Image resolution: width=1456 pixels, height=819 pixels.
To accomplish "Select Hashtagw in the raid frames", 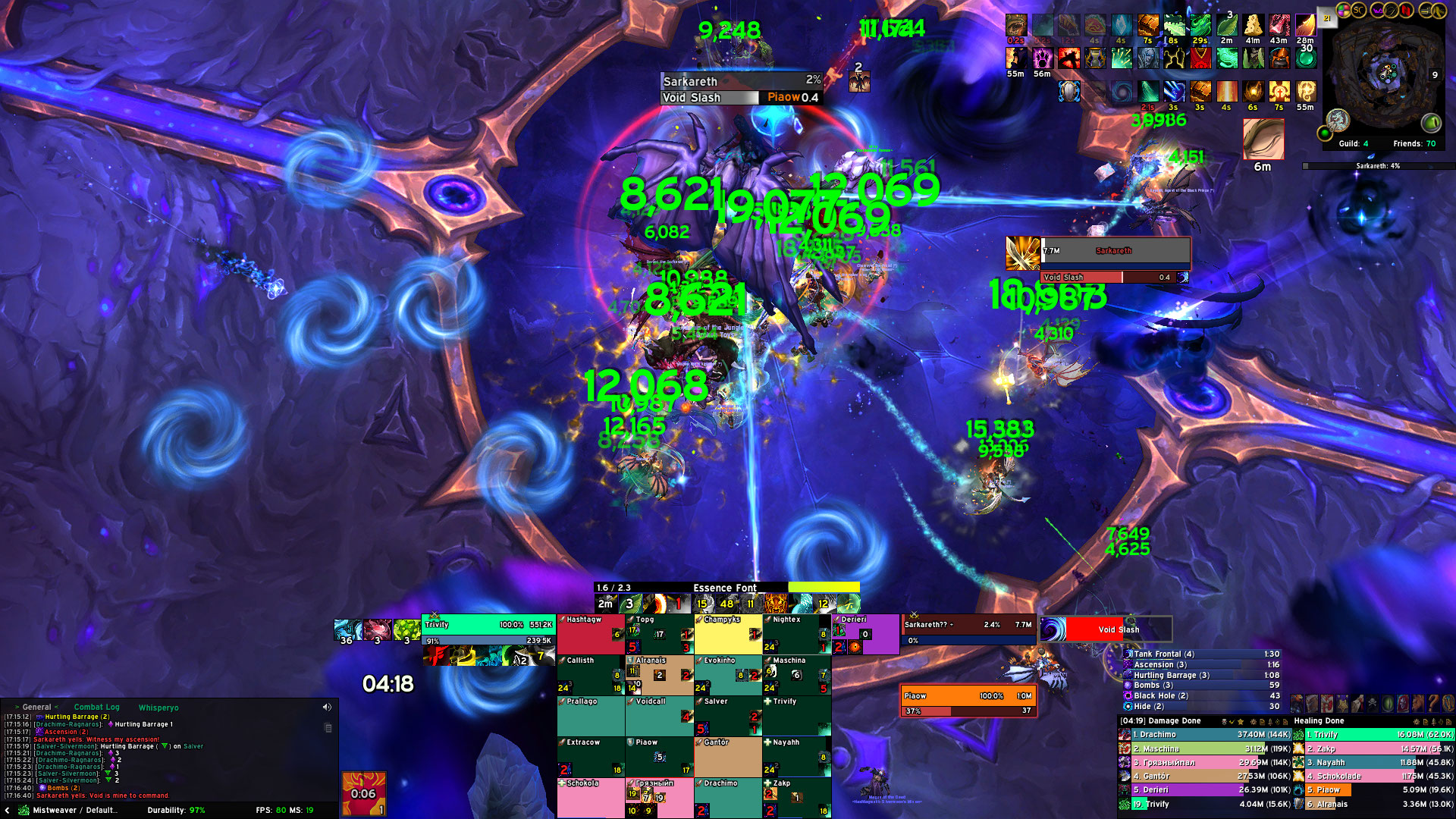I will (591, 635).
